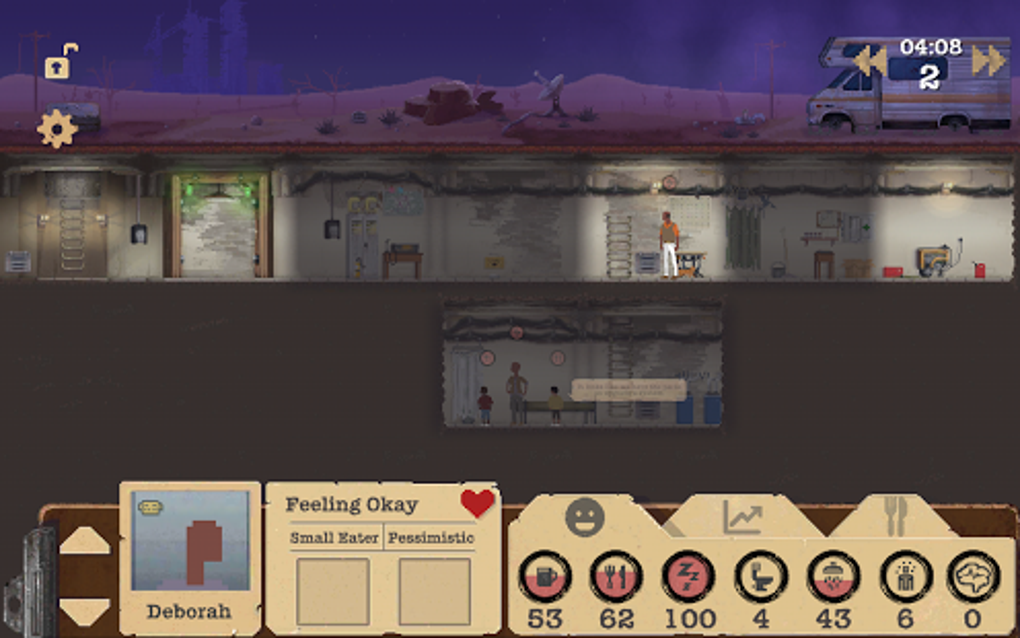Select the Pessimistic trait
The width and height of the screenshot is (1020, 638).
coord(431,538)
